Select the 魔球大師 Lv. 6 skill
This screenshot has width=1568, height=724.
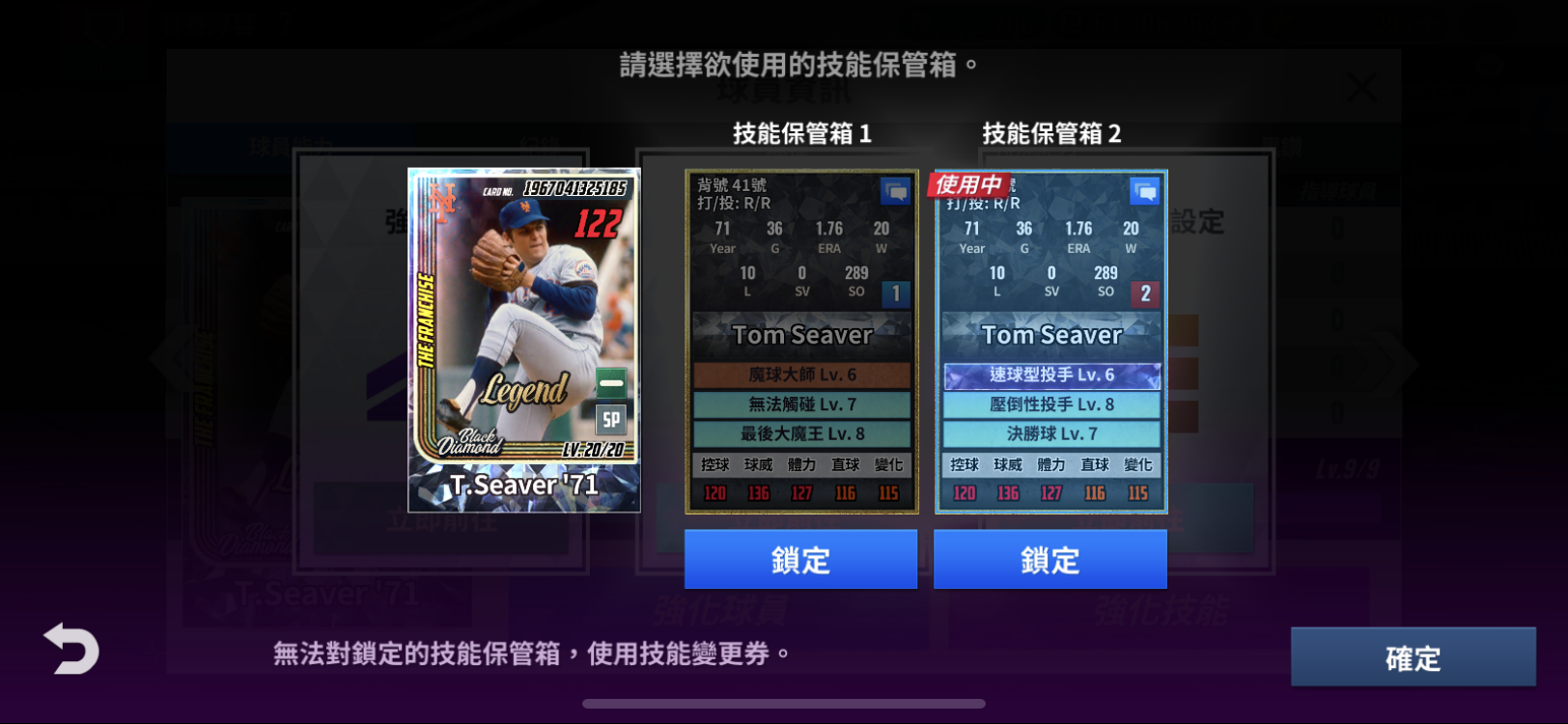pos(800,376)
